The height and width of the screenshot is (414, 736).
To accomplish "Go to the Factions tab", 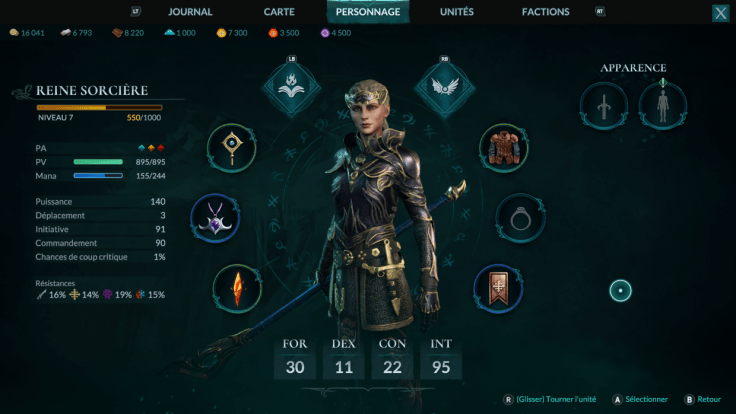I will coord(546,12).
